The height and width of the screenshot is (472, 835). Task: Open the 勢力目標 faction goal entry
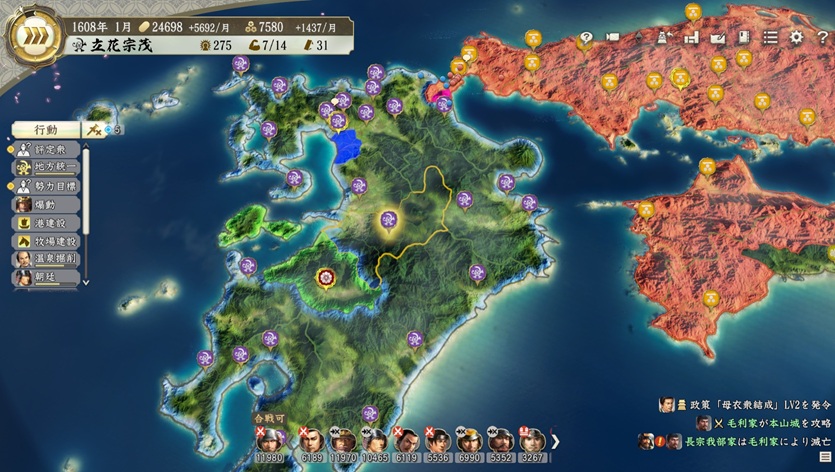pyautogui.click(x=46, y=186)
